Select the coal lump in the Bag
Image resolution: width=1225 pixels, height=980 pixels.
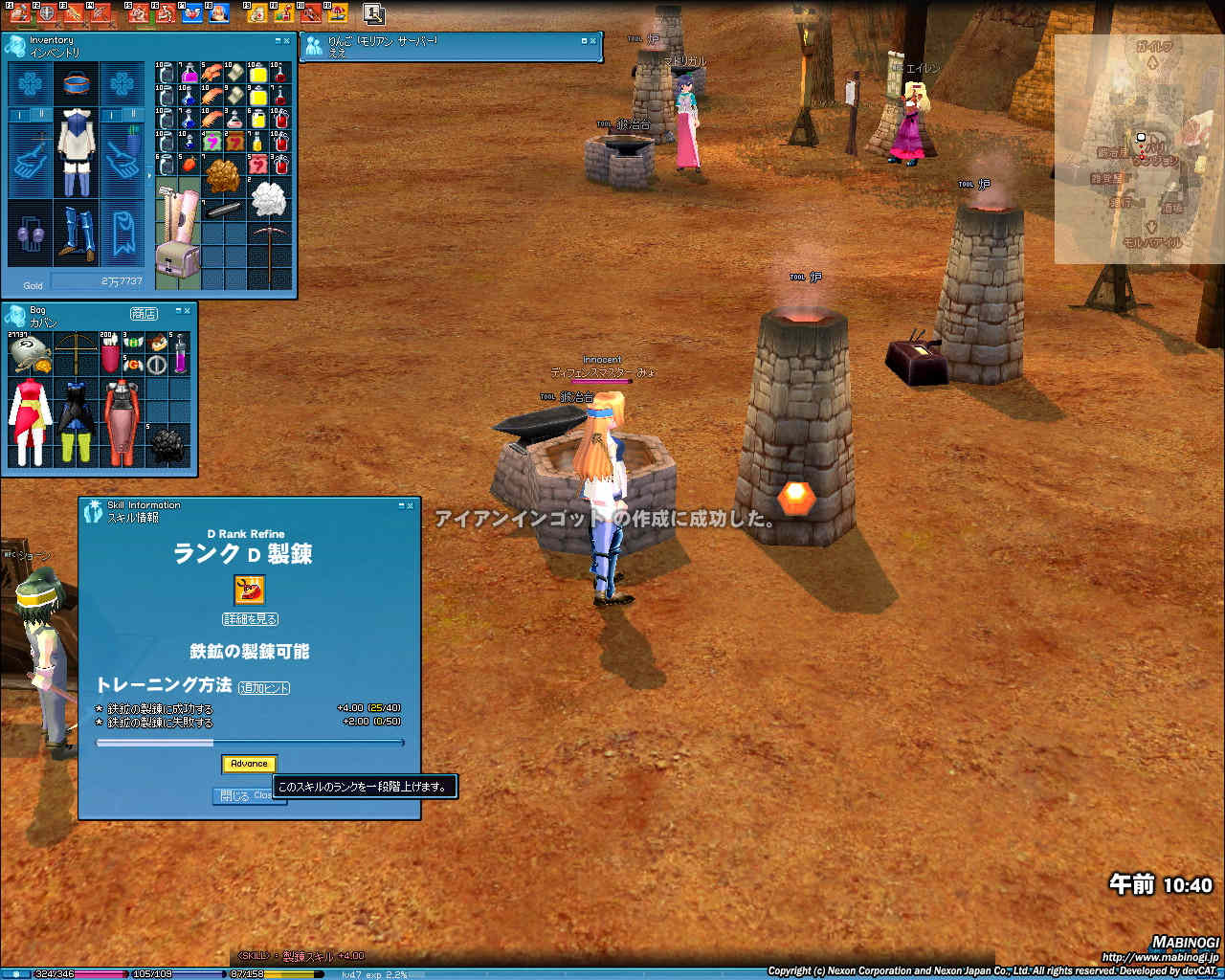168,443
